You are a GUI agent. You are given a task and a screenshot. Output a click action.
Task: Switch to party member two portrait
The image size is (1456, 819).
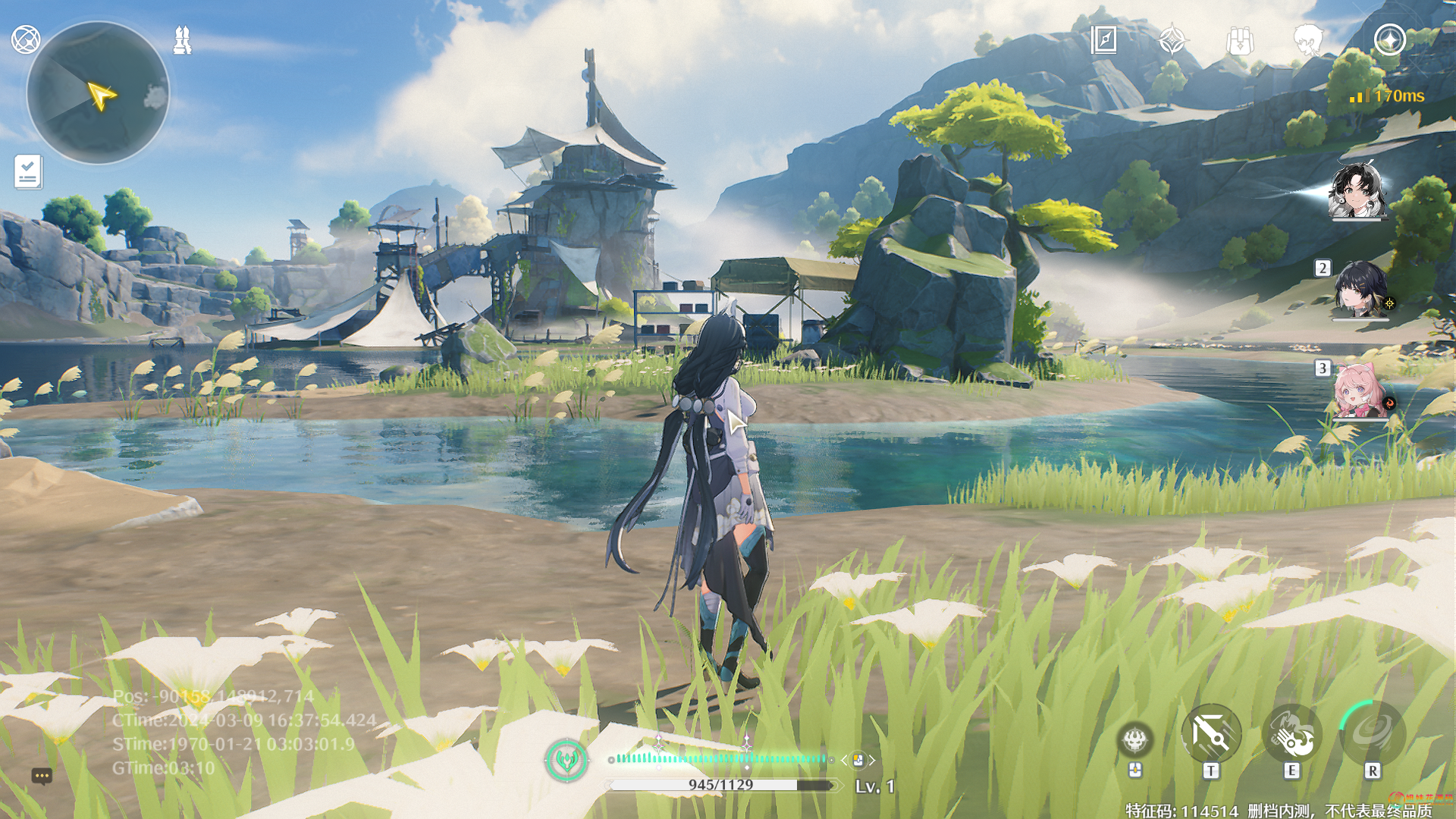pos(1360,289)
